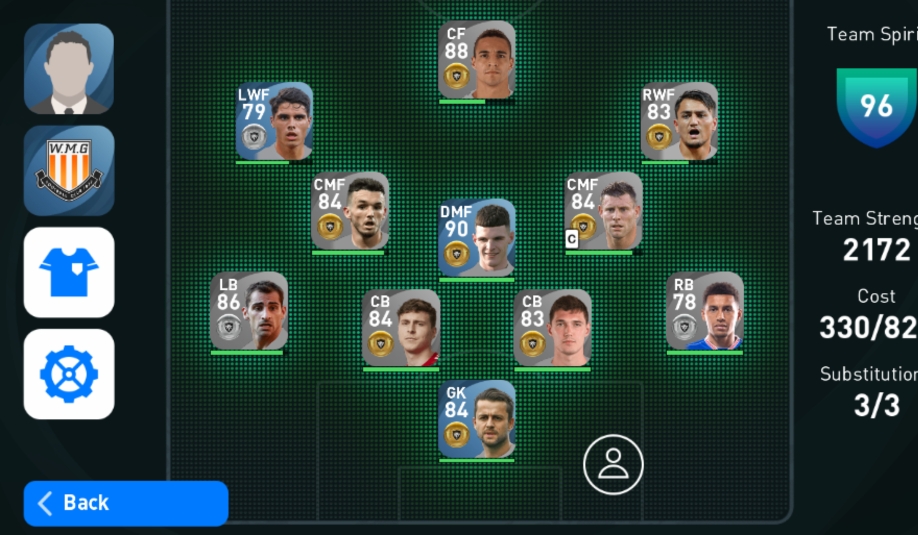Image resolution: width=918 pixels, height=535 pixels.
Task: Choose the LB player card rated 86
Action: coord(249,311)
